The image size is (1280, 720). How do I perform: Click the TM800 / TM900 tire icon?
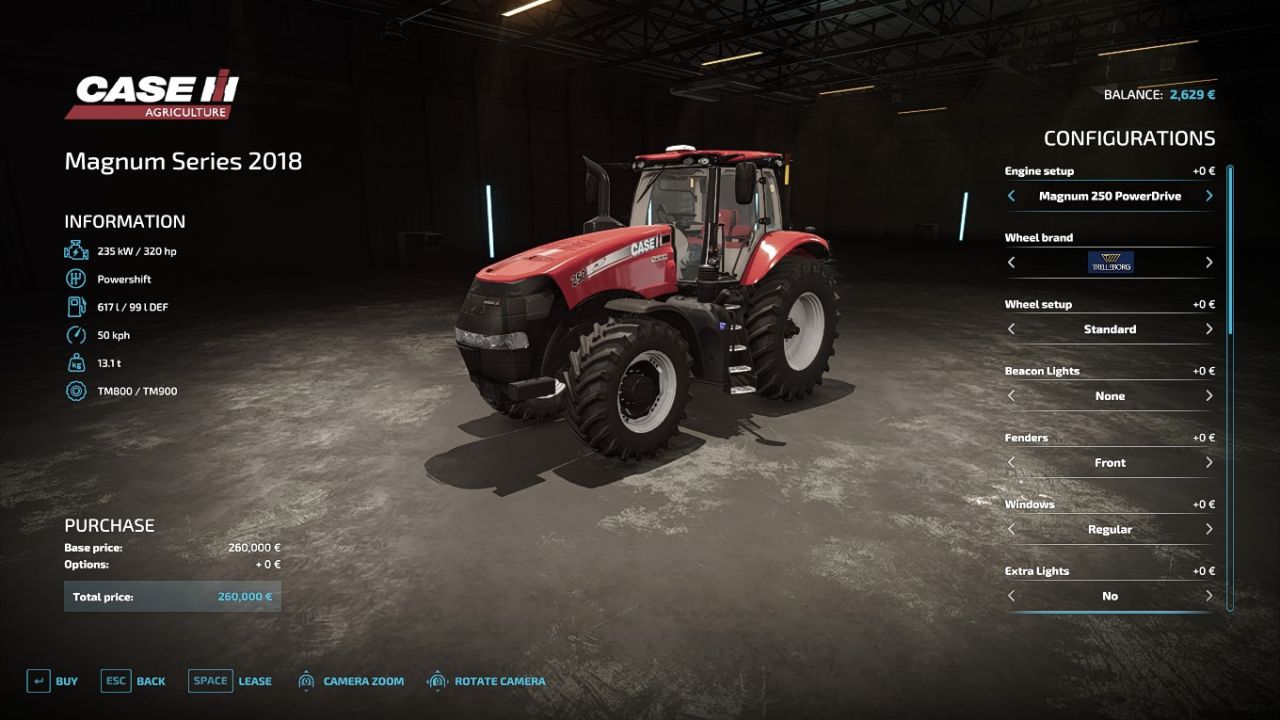77,391
